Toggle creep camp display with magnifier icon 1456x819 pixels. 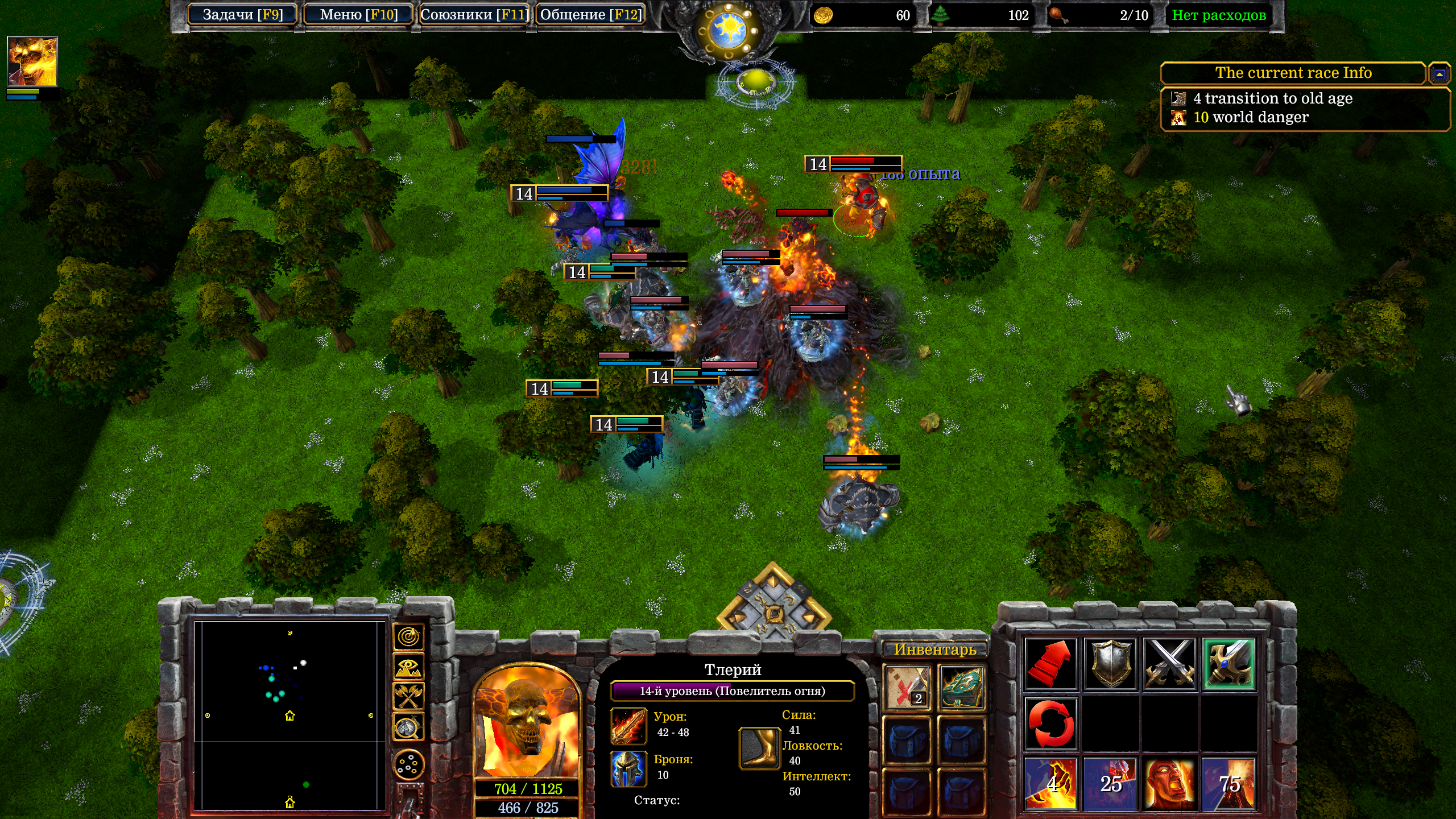pos(408,727)
